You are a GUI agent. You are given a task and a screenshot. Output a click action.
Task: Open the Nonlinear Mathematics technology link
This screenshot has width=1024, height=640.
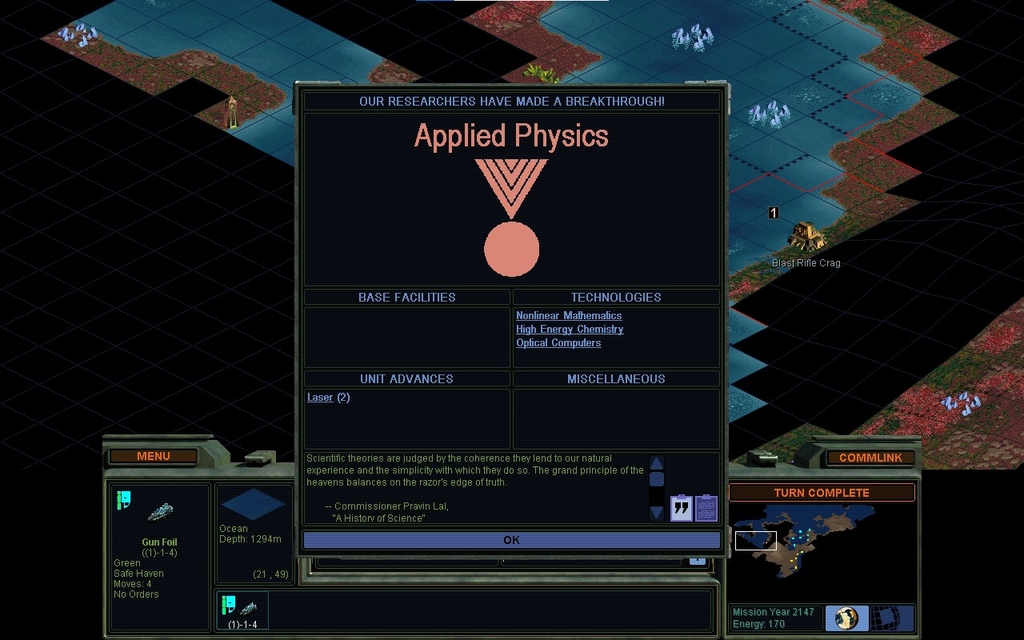click(x=568, y=316)
